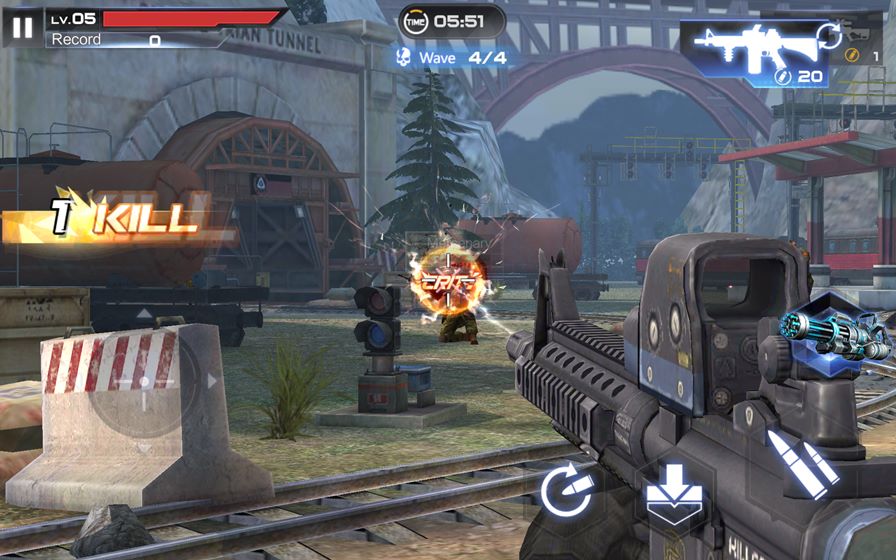This screenshot has width=896, height=560.
Task: Activate the minigun special weapon icon
Action: (x=823, y=330)
